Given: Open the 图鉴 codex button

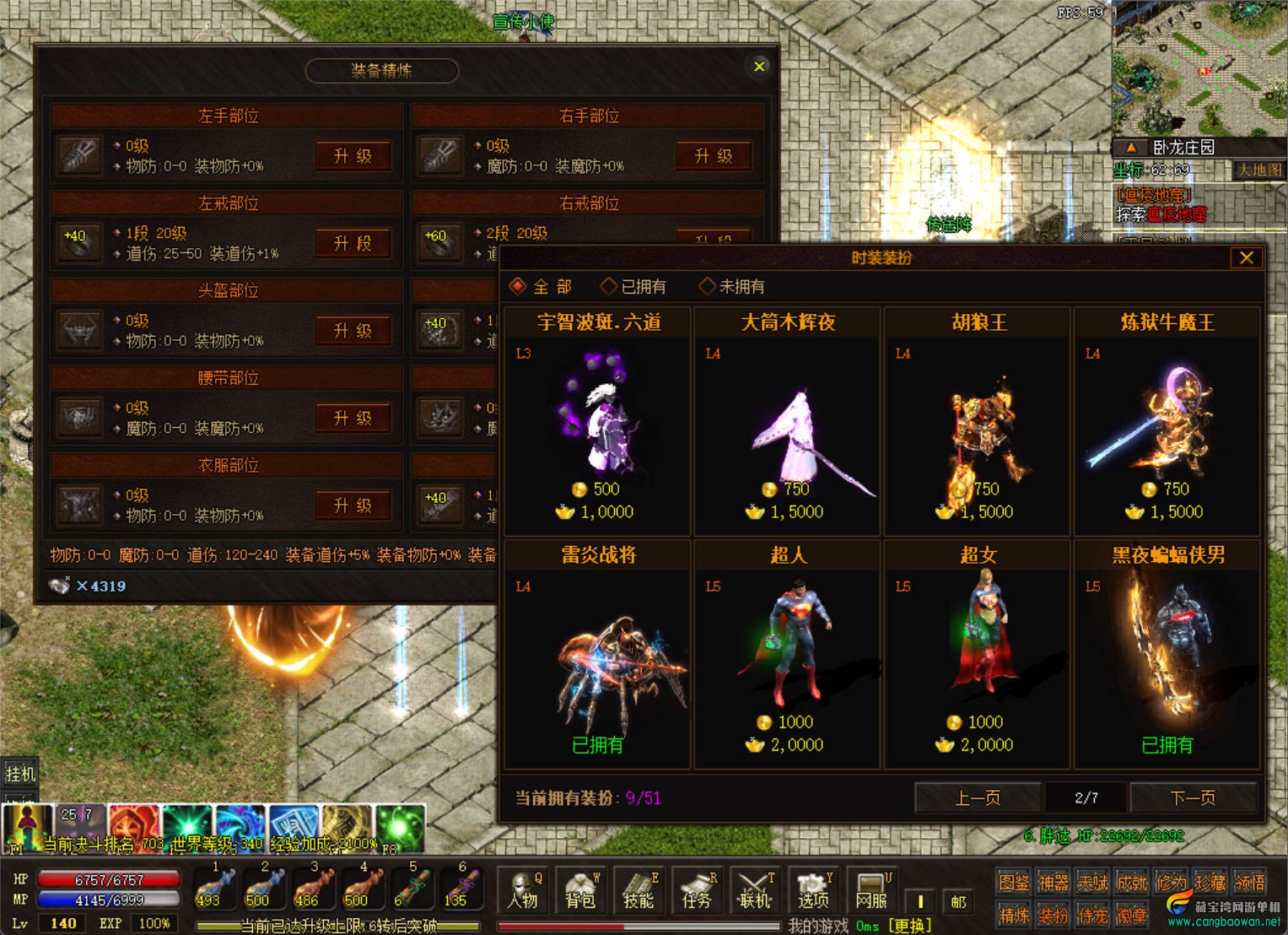Looking at the screenshot, I should tap(1014, 883).
